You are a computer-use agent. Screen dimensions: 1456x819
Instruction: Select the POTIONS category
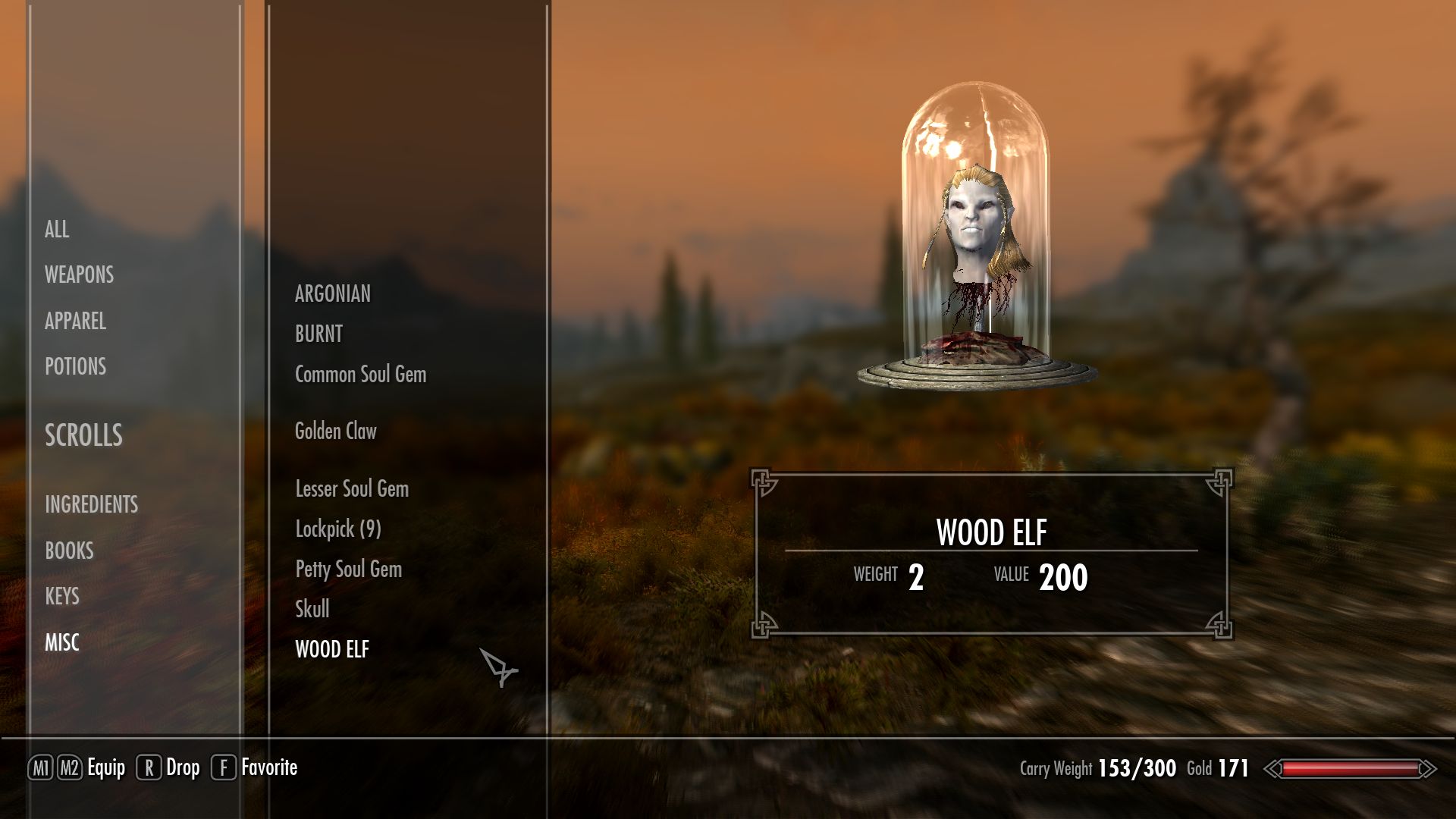click(75, 366)
